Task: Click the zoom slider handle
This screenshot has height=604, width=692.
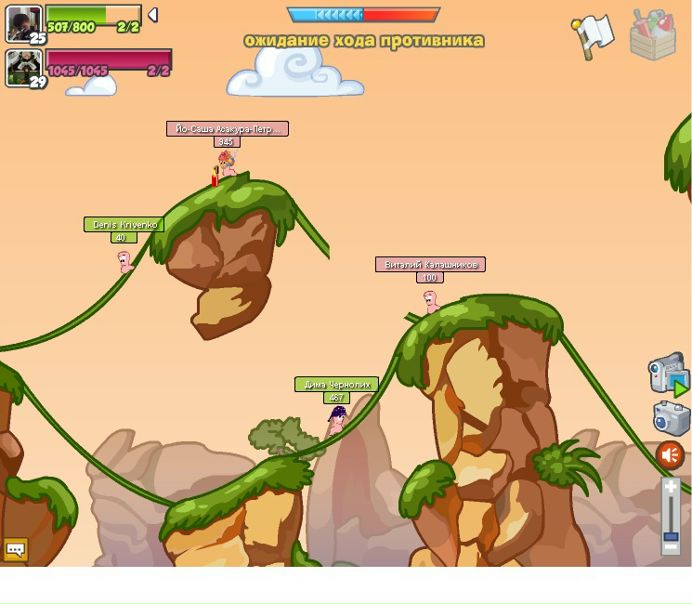Action: pyautogui.click(x=671, y=536)
